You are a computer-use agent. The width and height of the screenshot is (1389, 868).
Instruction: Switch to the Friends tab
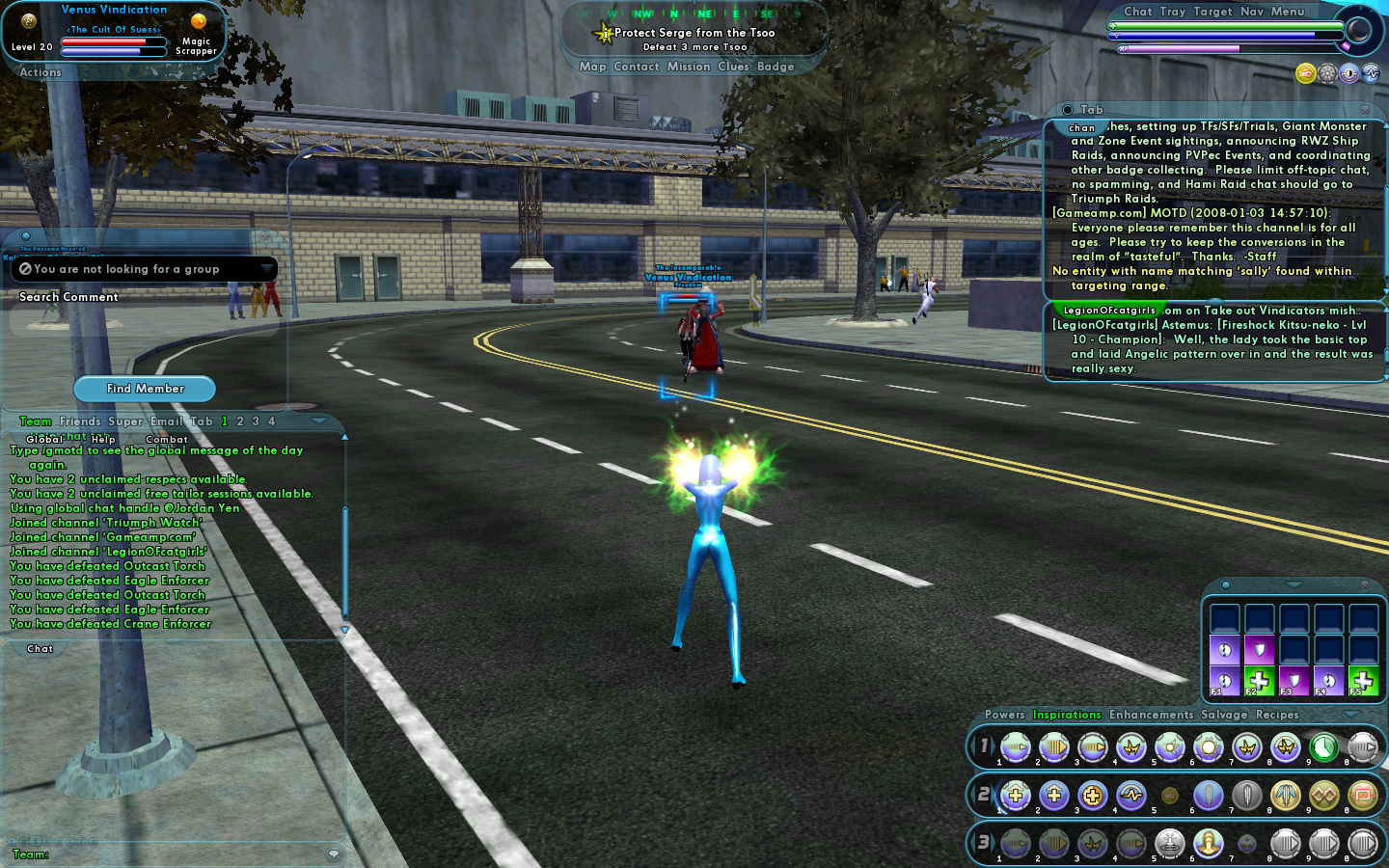[80, 421]
